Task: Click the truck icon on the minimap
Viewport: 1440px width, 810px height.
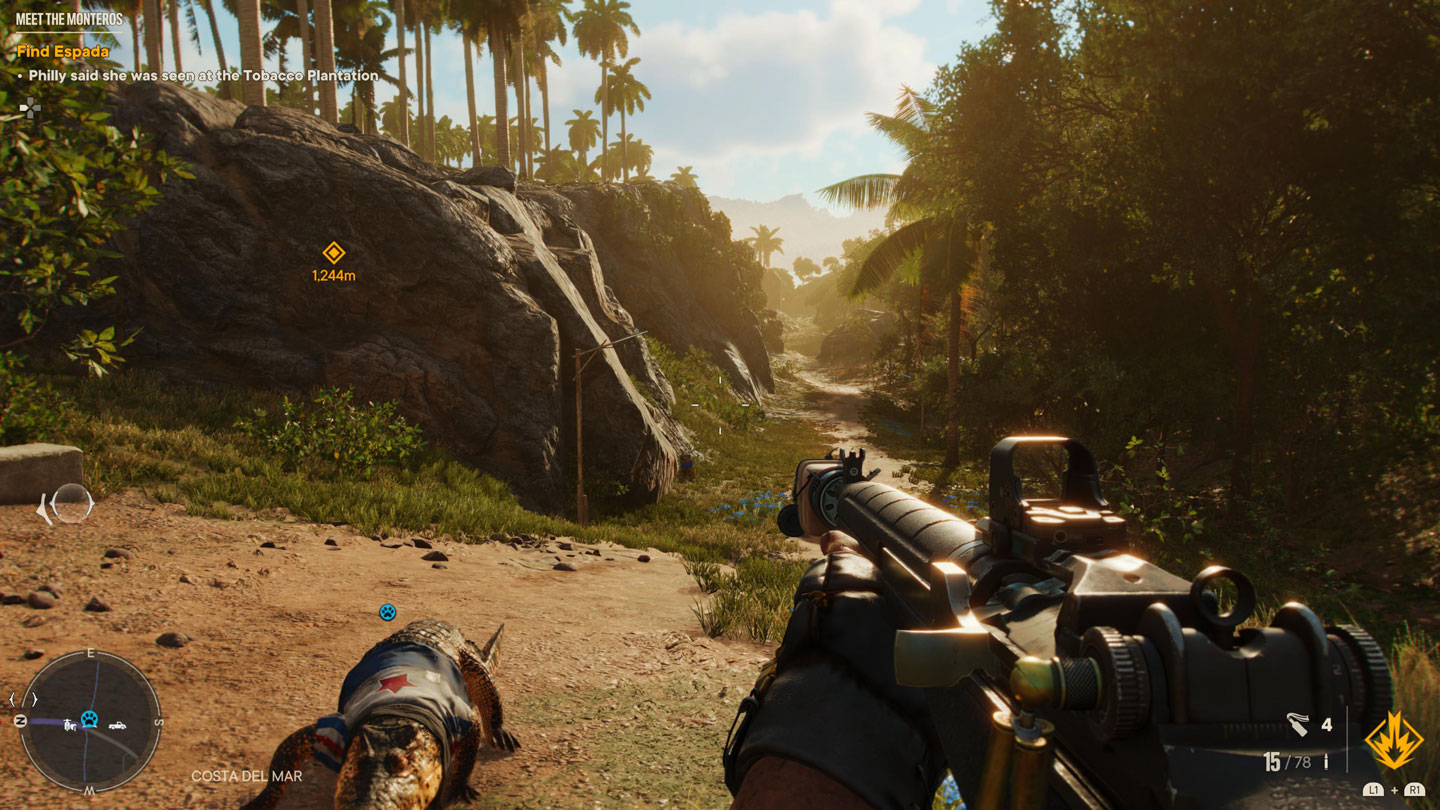Action: [x=117, y=726]
